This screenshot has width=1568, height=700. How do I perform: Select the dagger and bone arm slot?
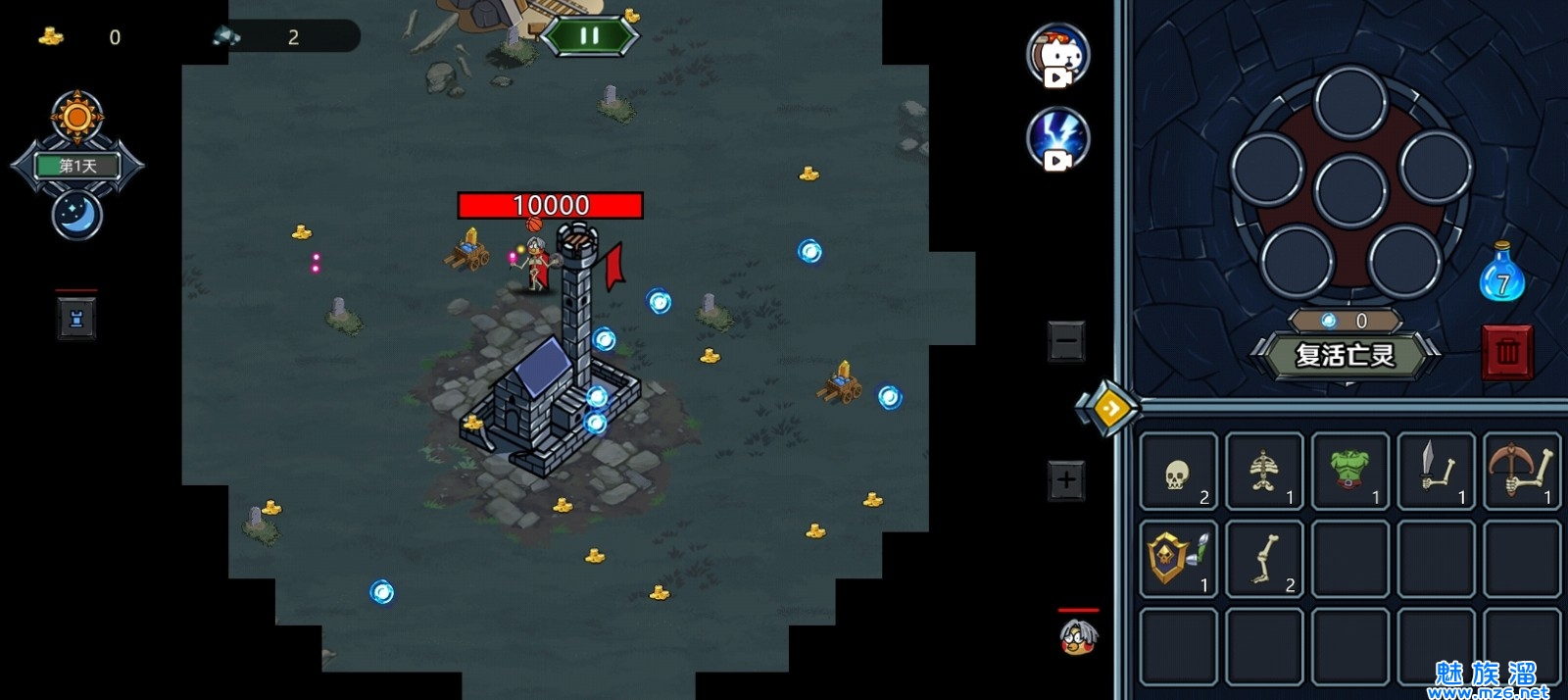1437,472
